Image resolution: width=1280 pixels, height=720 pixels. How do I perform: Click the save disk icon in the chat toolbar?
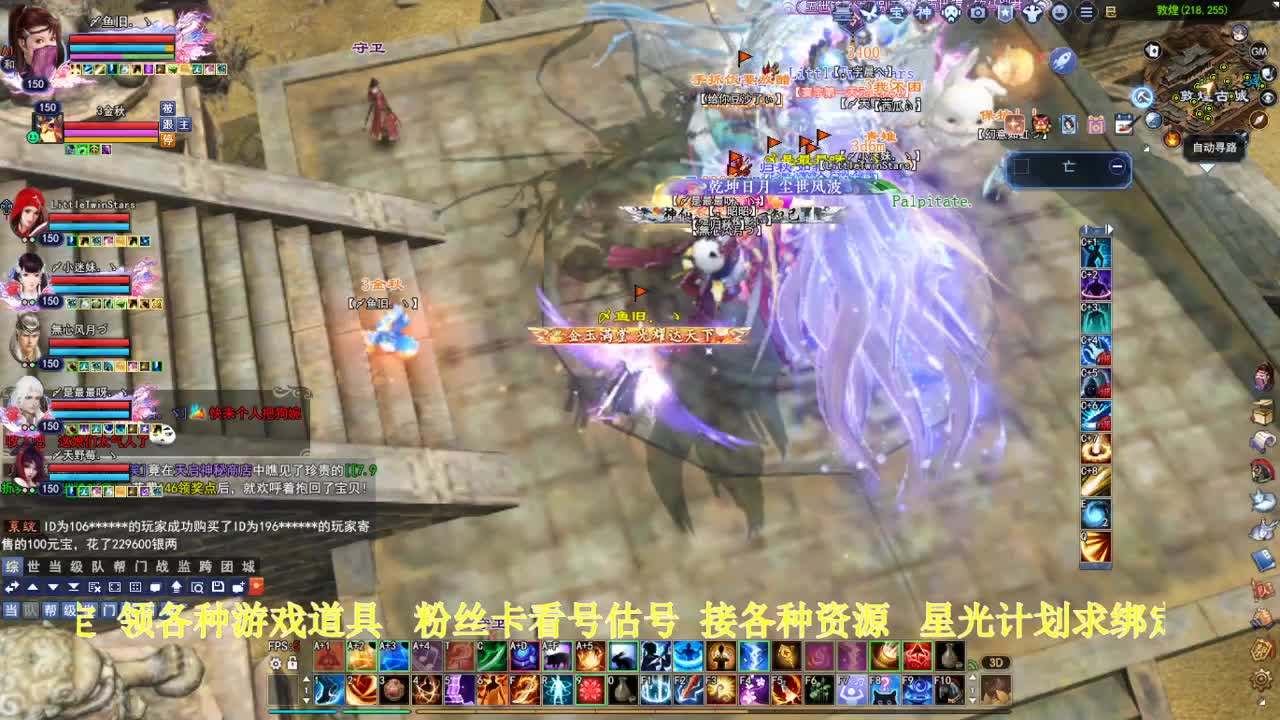point(217,586)
